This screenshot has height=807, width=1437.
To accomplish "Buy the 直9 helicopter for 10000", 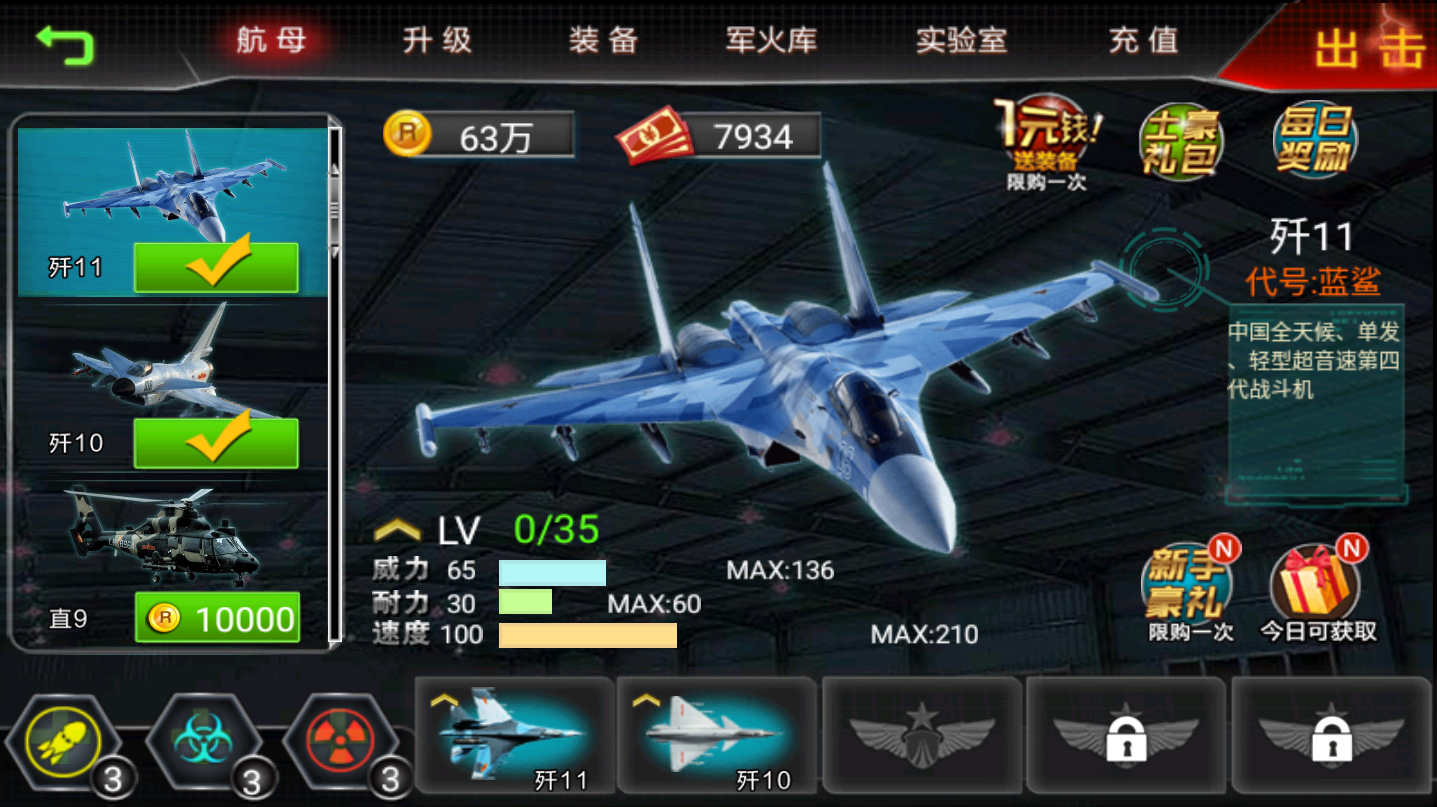I will [x=218, y=618].
